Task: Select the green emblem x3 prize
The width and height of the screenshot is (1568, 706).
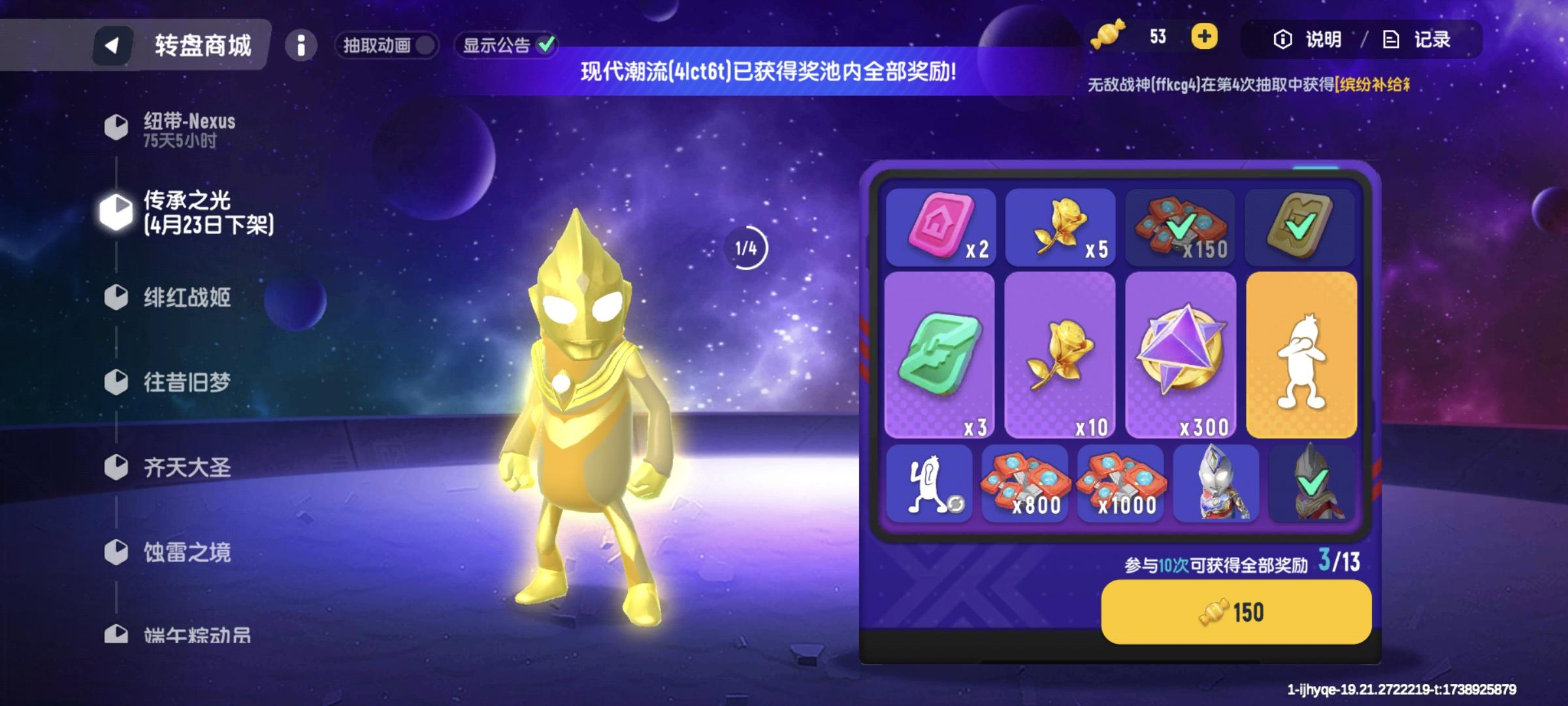Action: 943,356
